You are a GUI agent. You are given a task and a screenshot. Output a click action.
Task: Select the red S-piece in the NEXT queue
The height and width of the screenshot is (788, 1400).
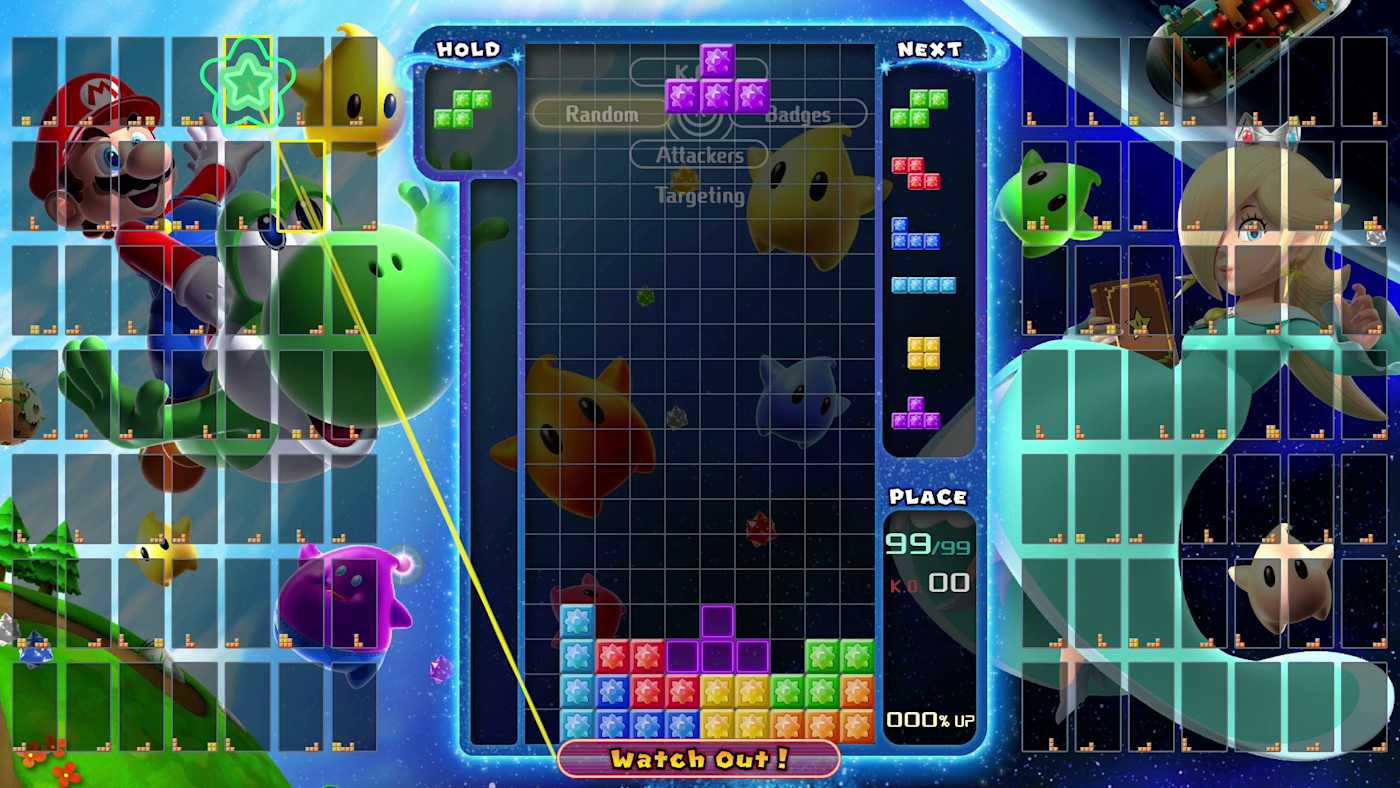[915, 172]
